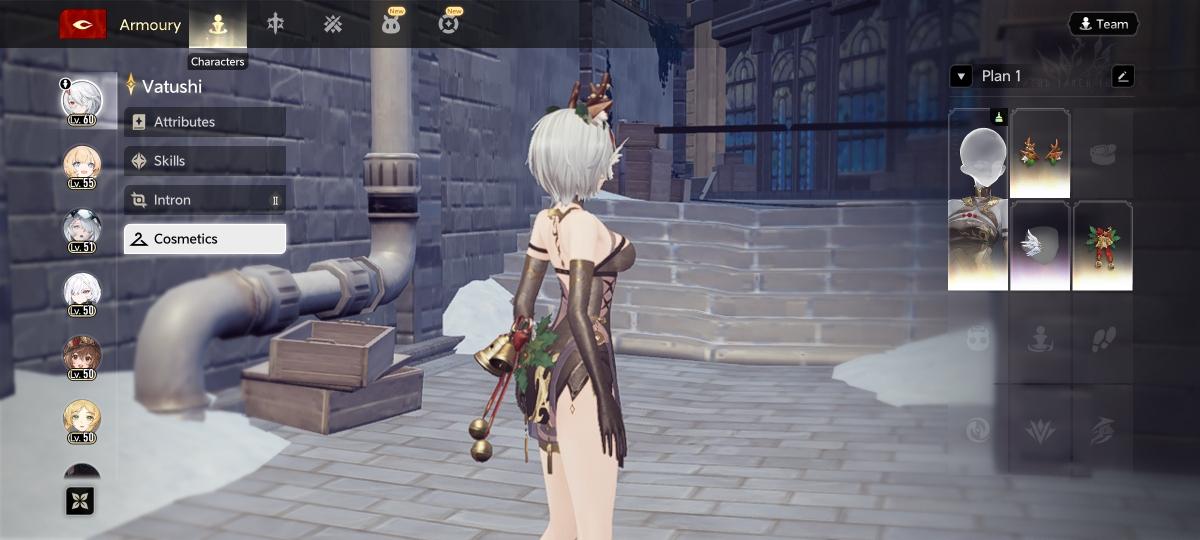This screenshot has height=540, width=1200.
Task: Switch to the sword weapons tab
Action: [275, 25]
